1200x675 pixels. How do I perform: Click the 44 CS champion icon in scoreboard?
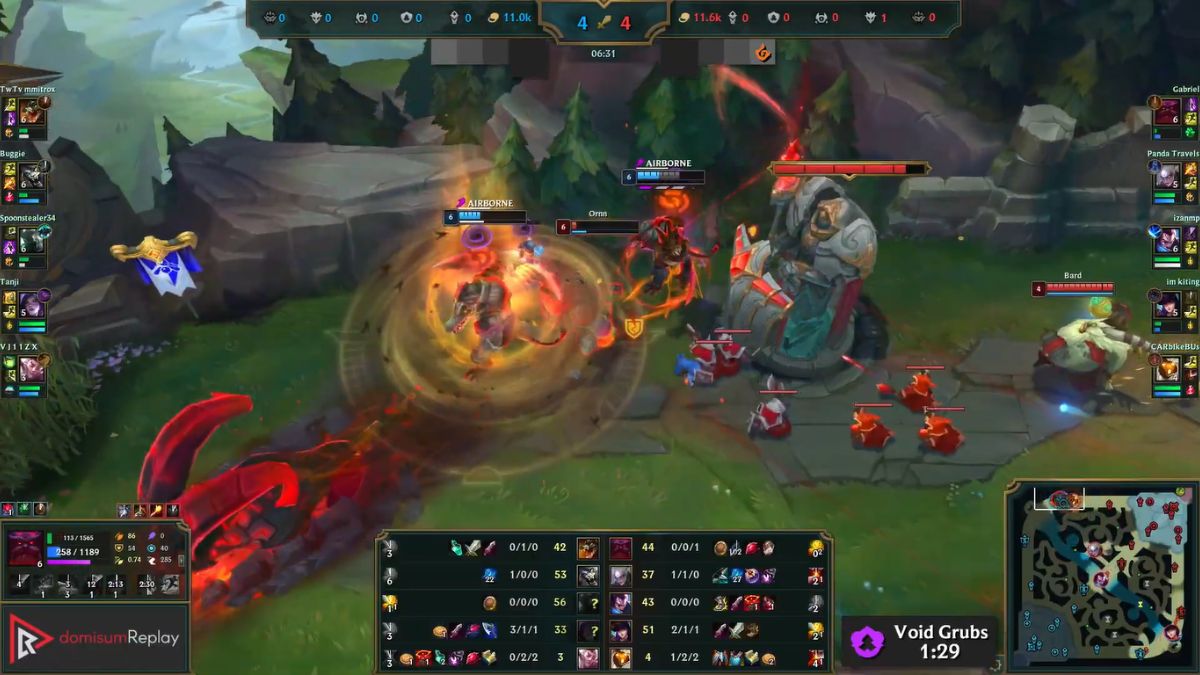coord(621,548)
